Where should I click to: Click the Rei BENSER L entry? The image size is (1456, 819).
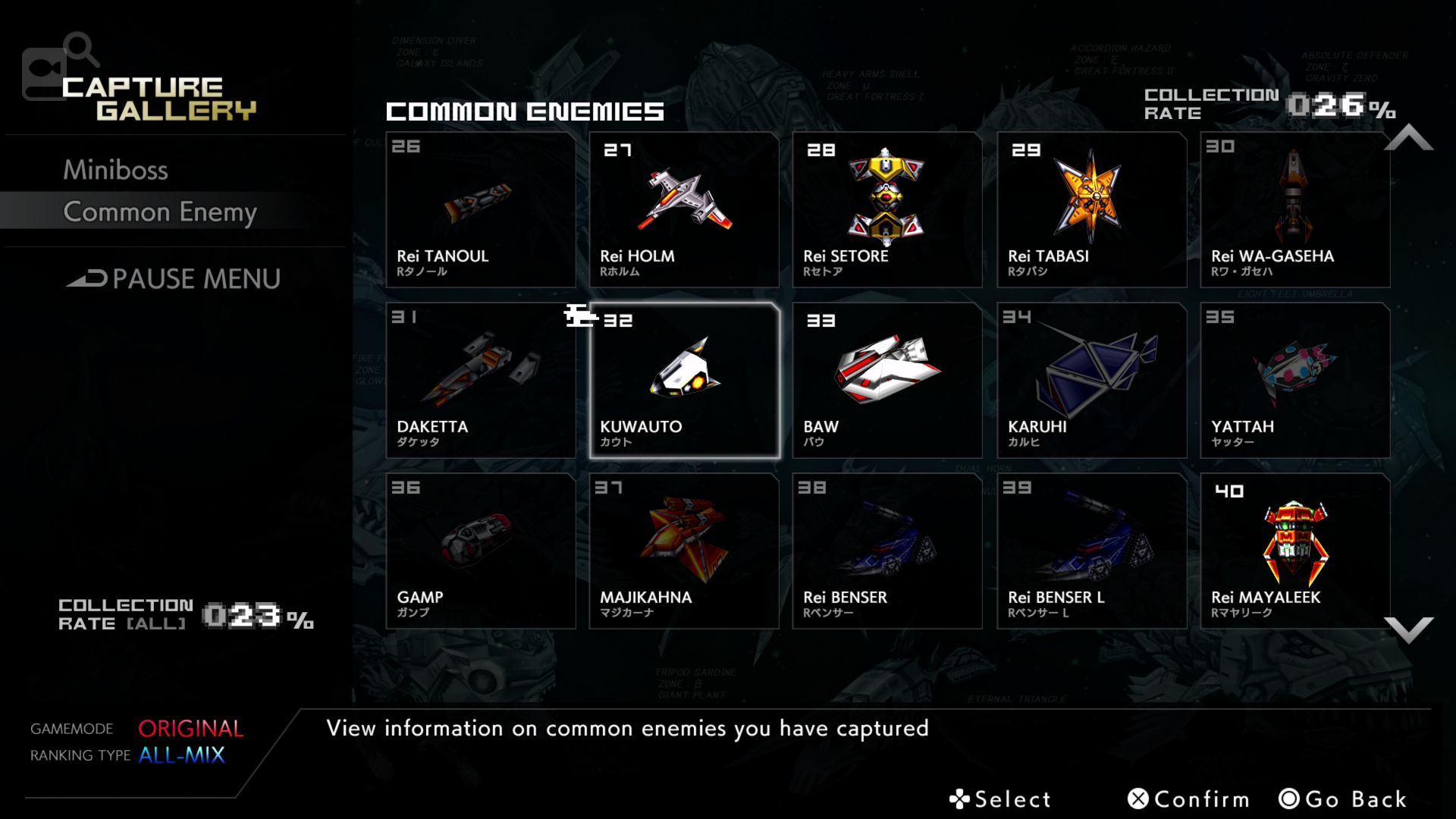point(1091,551)
